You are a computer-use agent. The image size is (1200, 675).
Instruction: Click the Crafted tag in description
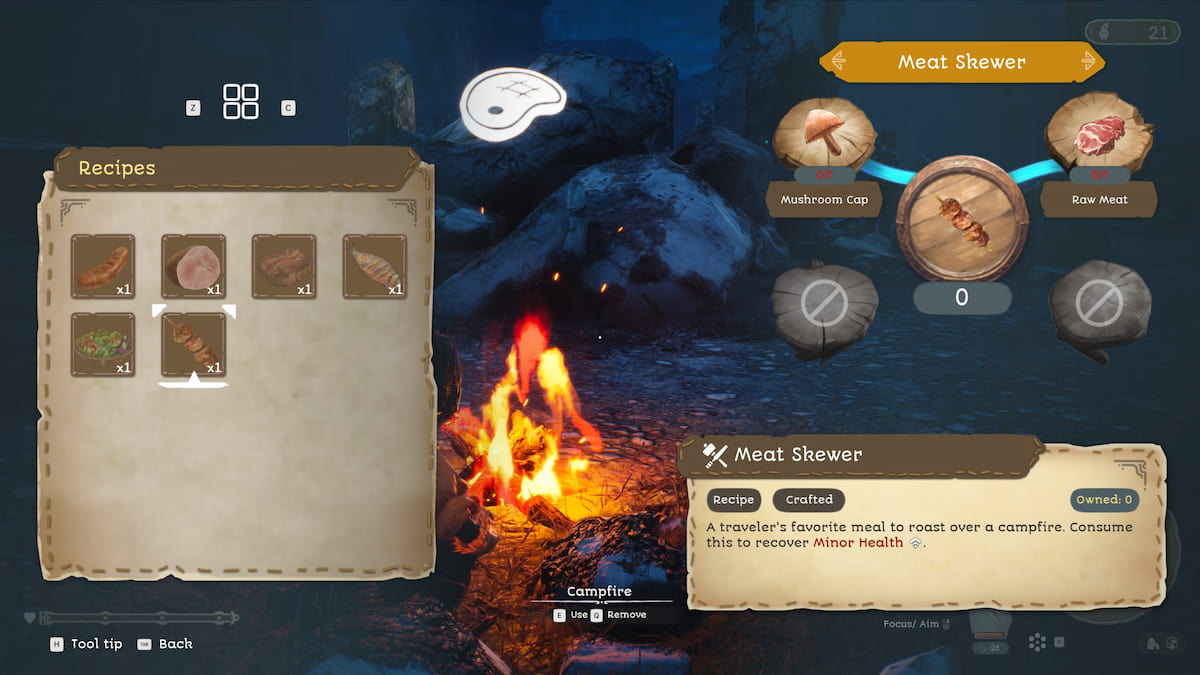[809, 500]
